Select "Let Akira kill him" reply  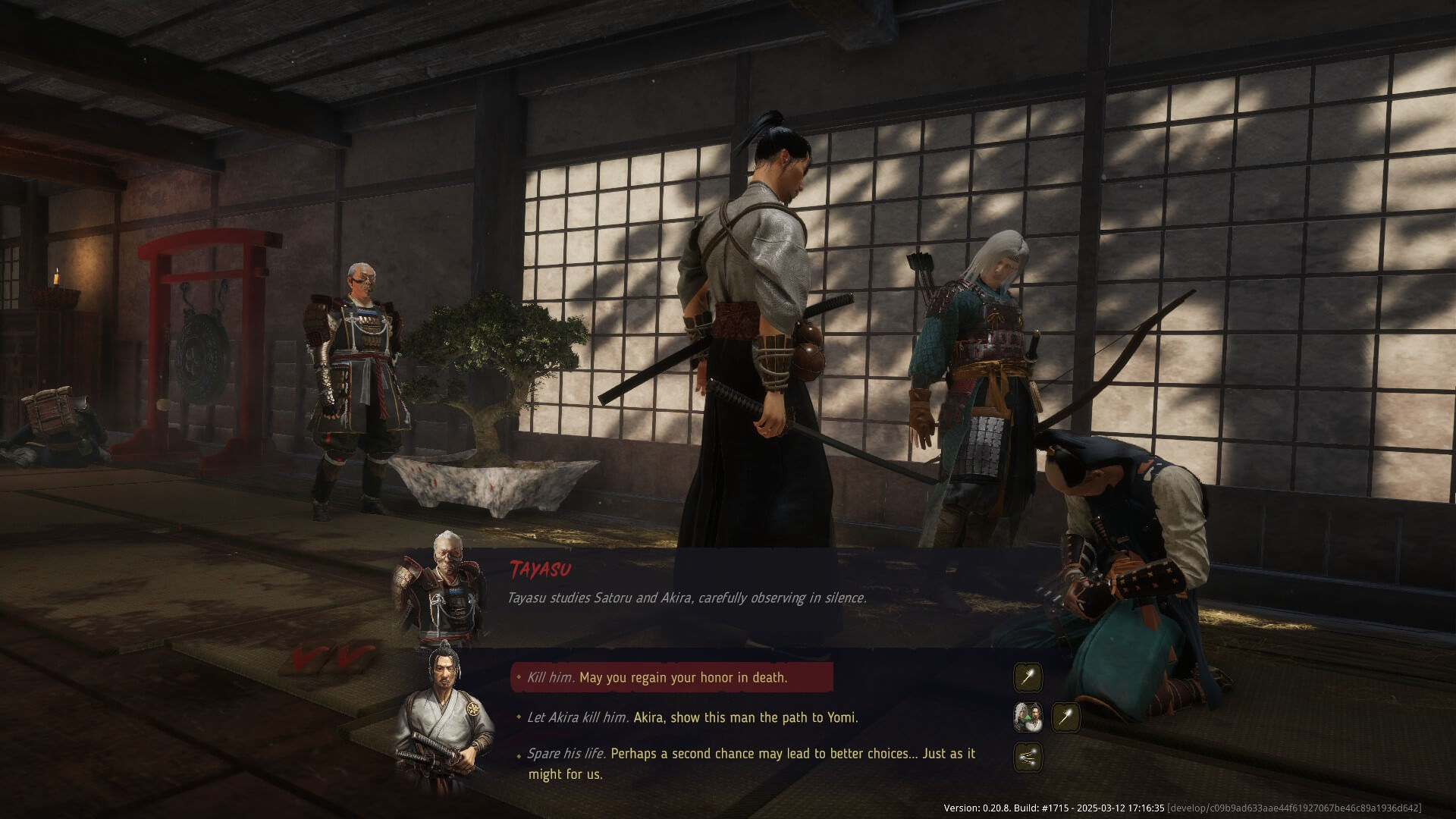click(692, 717)
